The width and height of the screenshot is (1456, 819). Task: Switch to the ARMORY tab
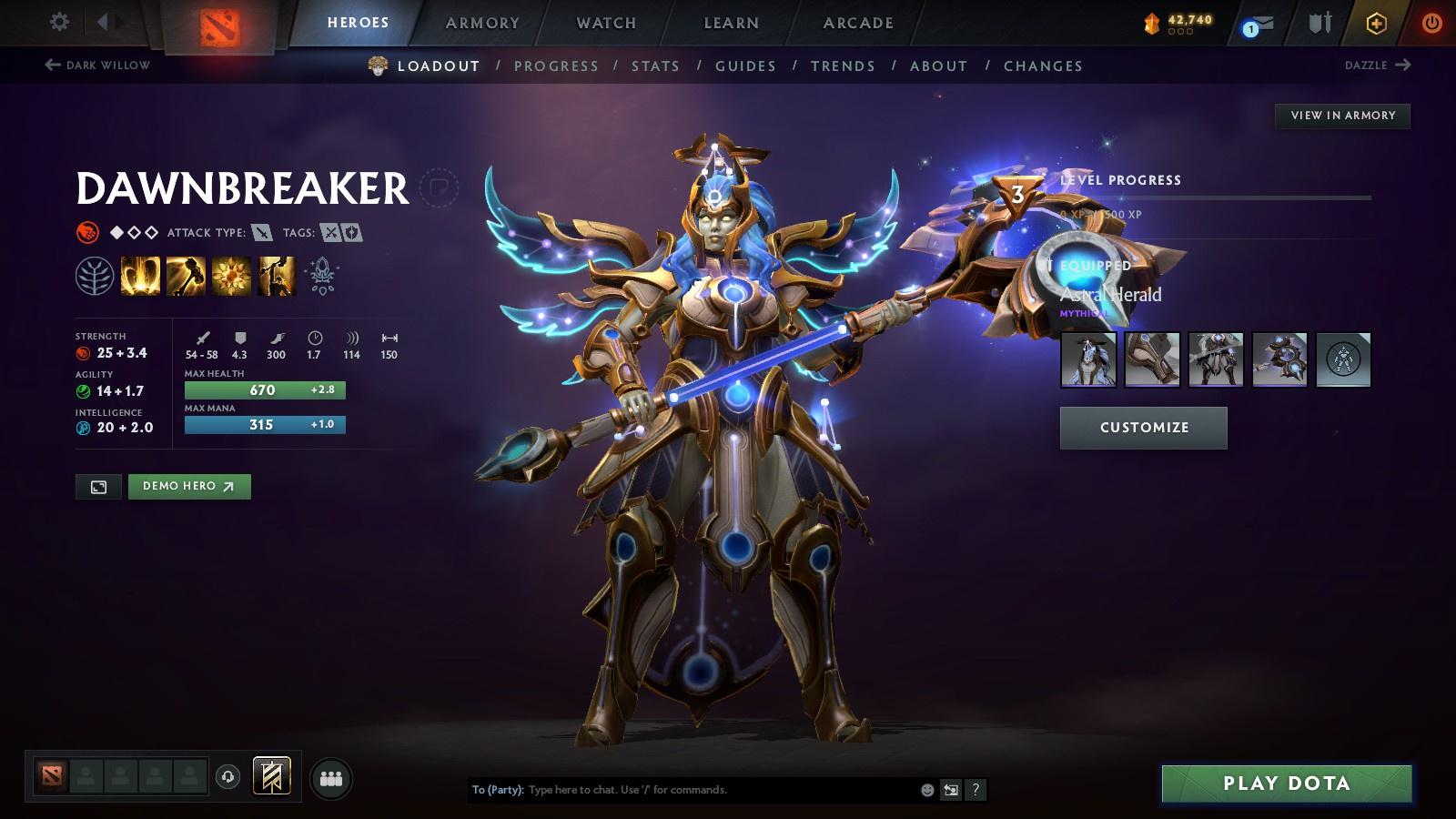pyautogui.click(x=481, y=23)
